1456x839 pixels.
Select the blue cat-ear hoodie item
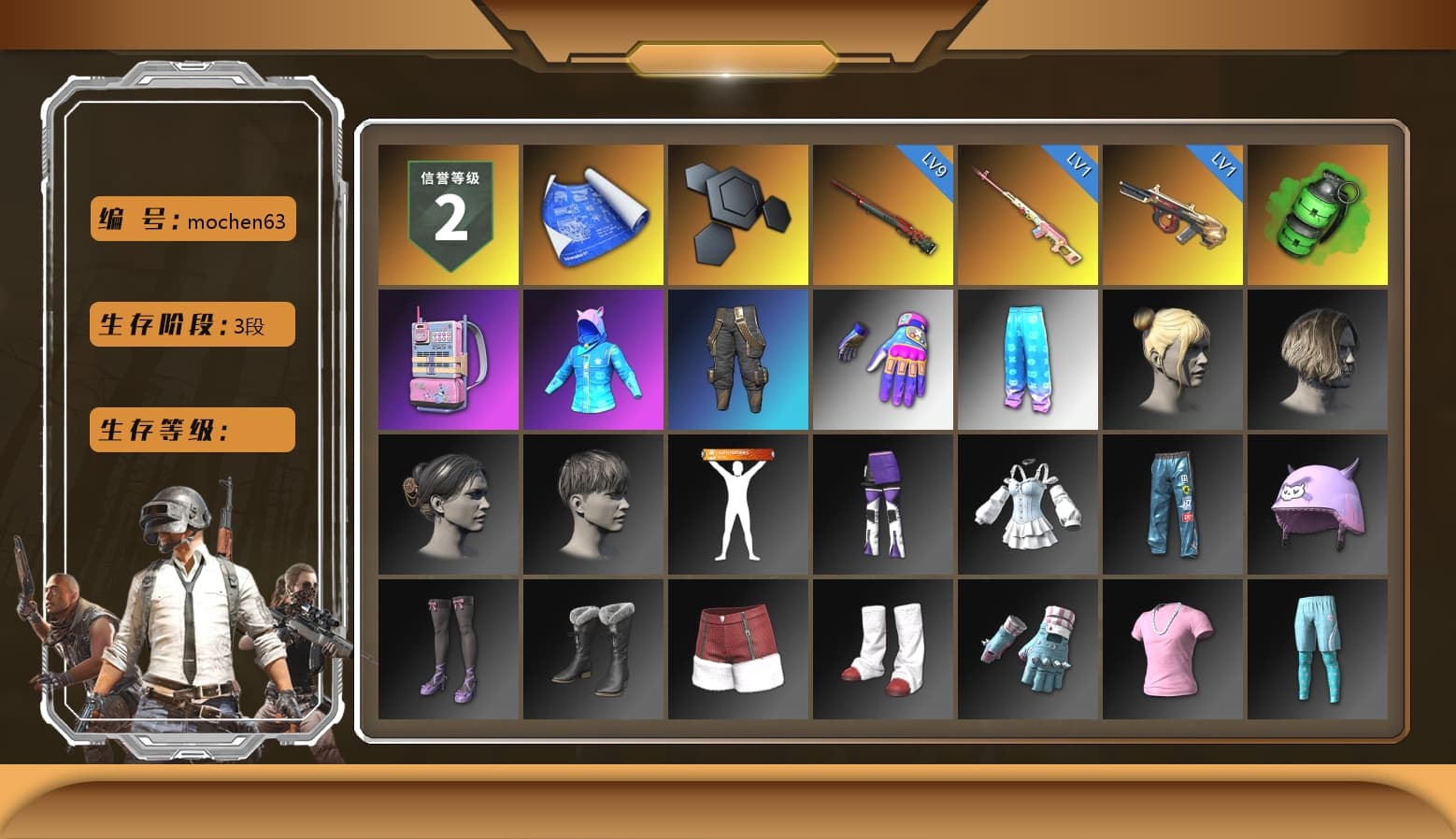[x=592, y=360]
